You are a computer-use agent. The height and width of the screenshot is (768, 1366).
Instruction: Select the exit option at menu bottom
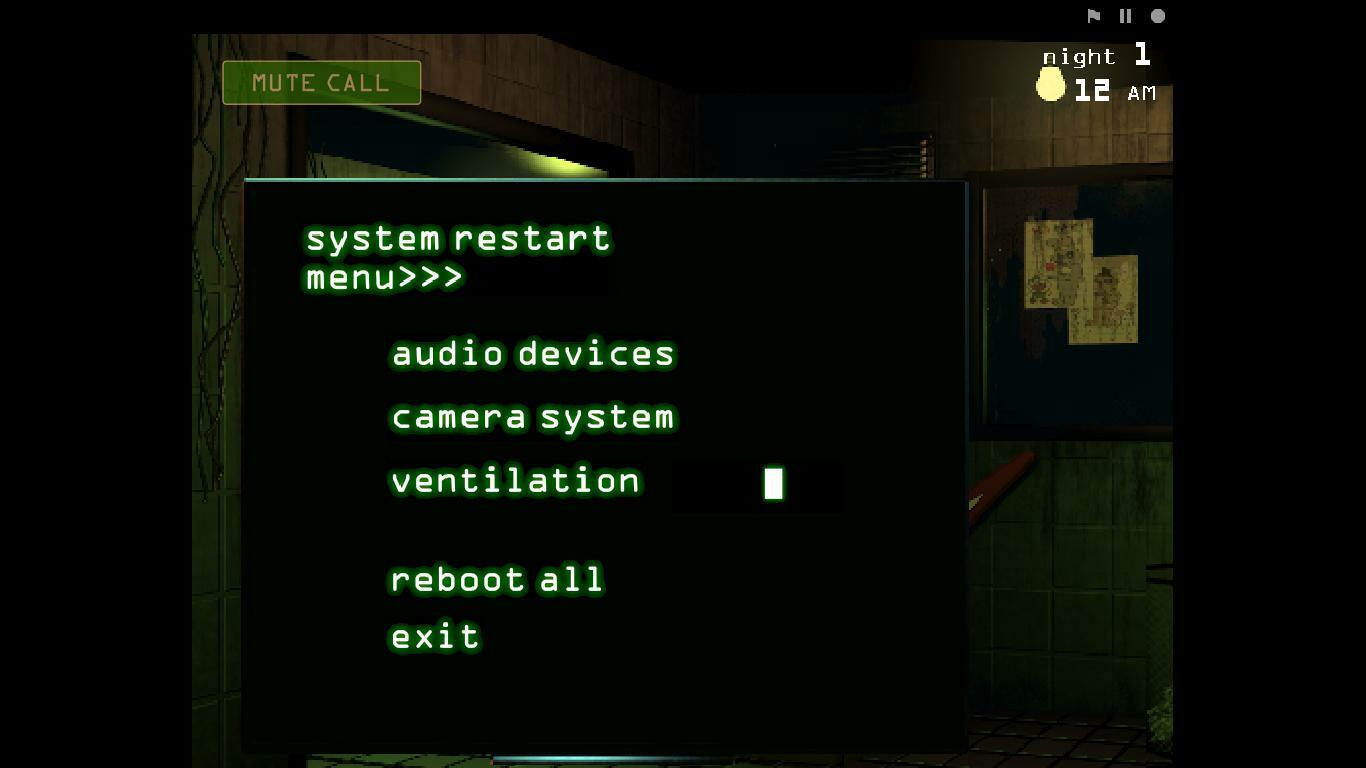434,636
